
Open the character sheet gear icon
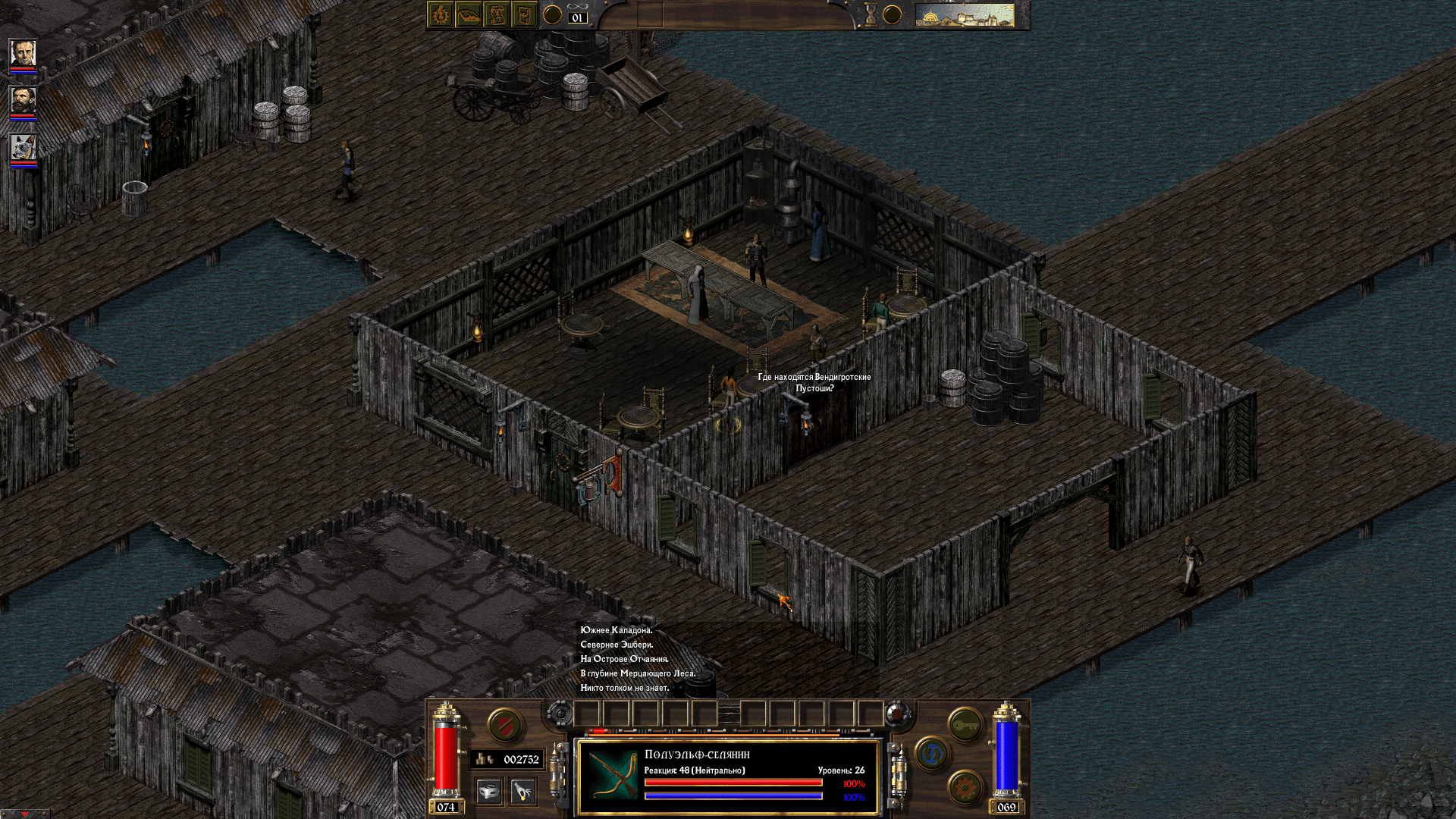pos(441,15)
